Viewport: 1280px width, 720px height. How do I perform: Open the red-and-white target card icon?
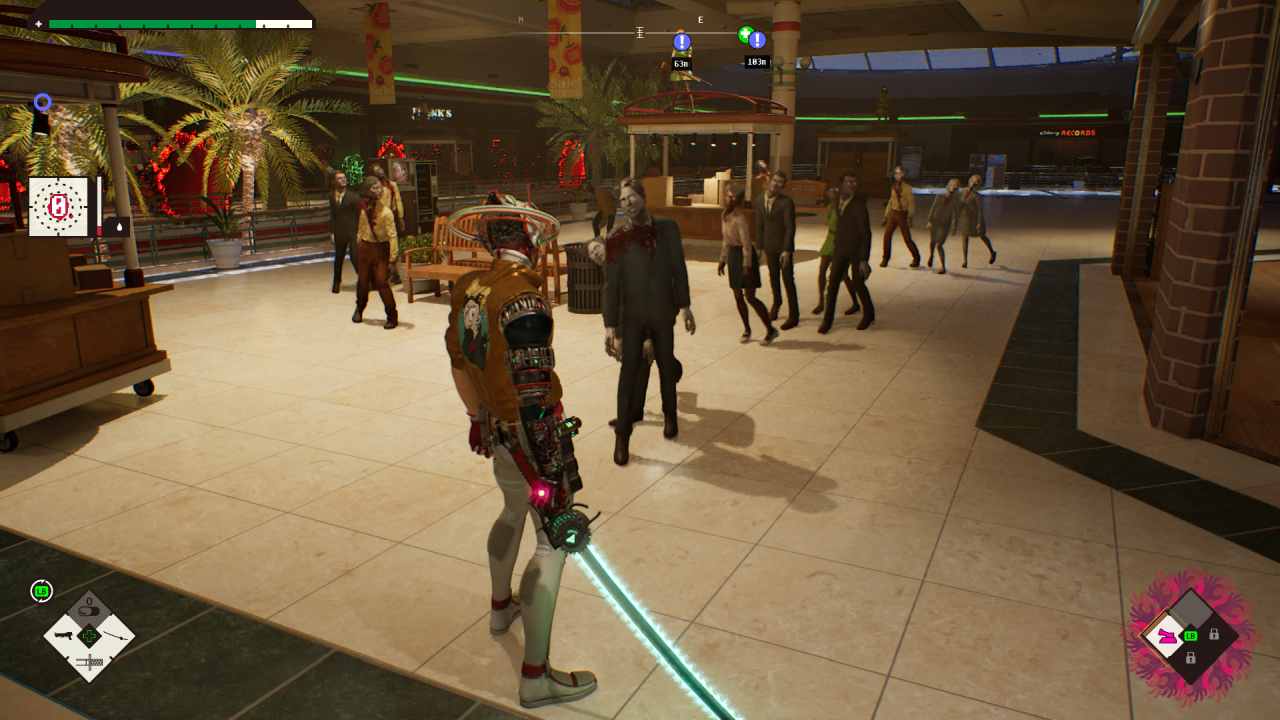click(59, 207)
